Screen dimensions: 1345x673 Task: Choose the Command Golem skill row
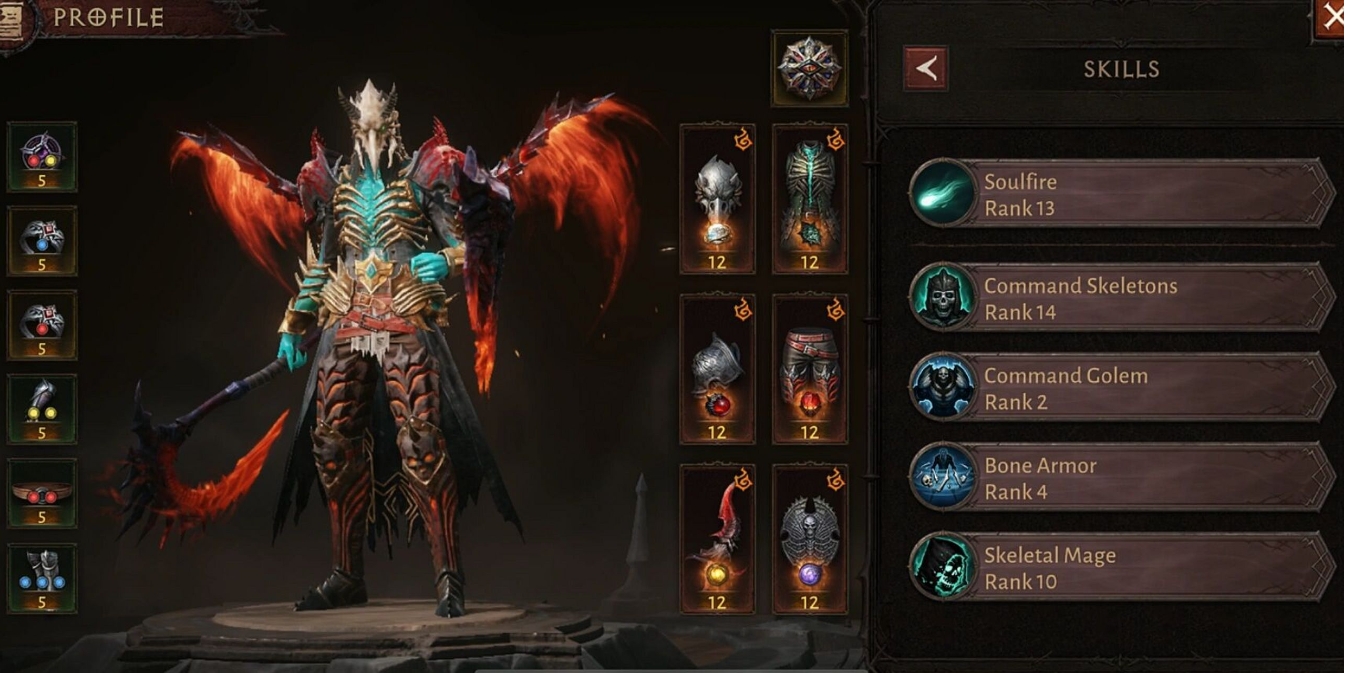point(1122,388)
